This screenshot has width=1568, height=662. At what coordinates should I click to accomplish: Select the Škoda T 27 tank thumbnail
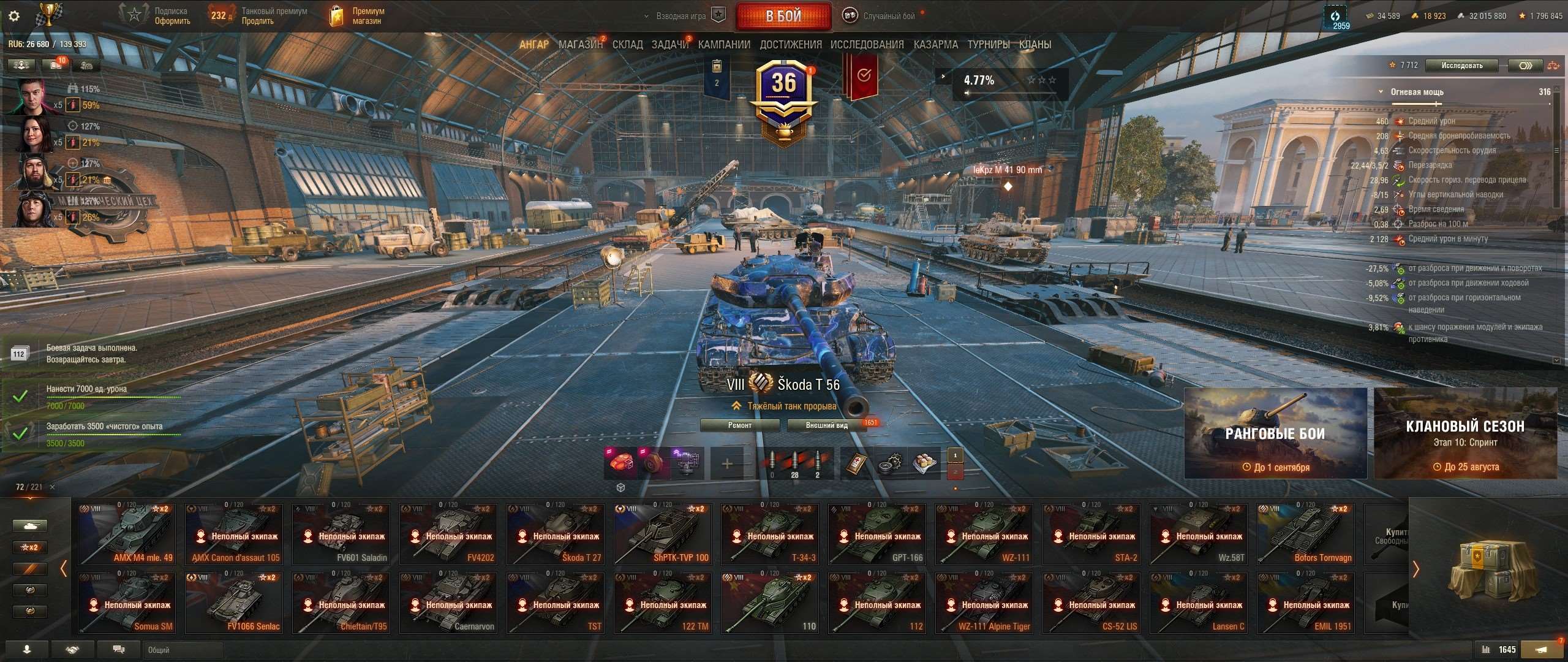click(x=556, y=533)
